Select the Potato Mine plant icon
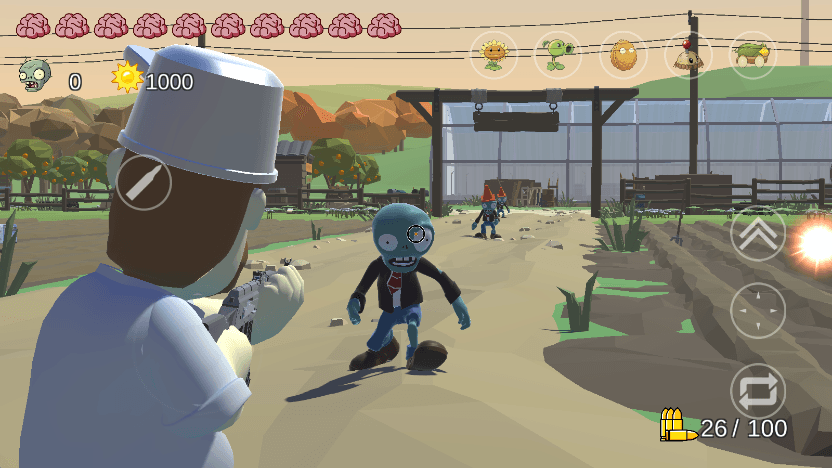 [688, 54]
